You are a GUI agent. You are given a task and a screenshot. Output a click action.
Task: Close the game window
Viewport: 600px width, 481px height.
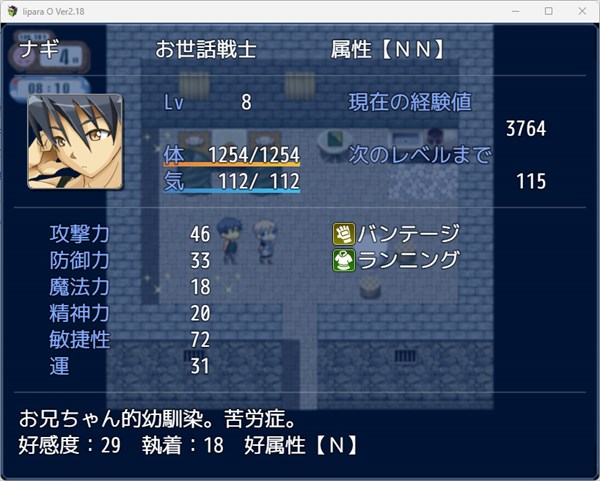tap(579, 10)
